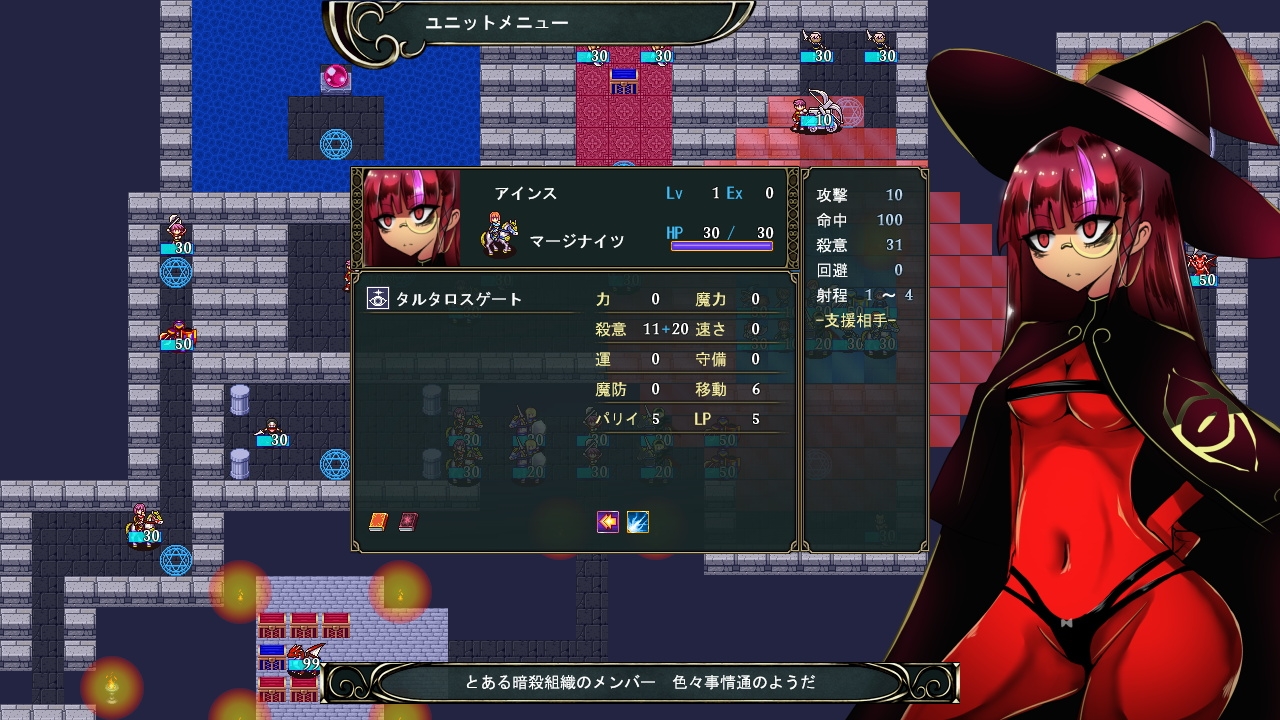The height and width of the screenshot is (720, 1280).
Task: Click the マージナイツ class sprite
Action: [x=499, y=236]
